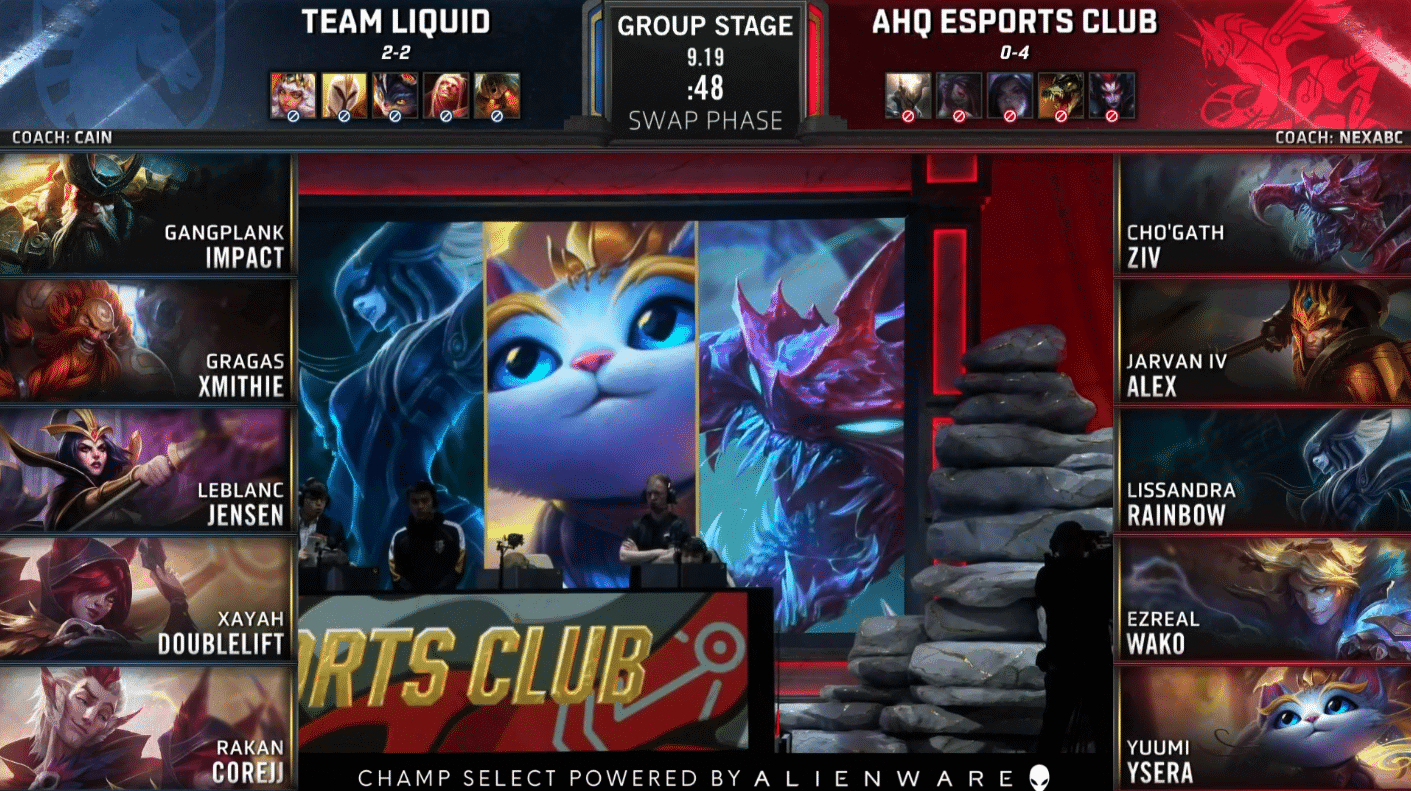The height and width of the screenshot is (791, 1411).
Task: Toggle the ban marker on AHQ's first ban
Action: point(908,114)
